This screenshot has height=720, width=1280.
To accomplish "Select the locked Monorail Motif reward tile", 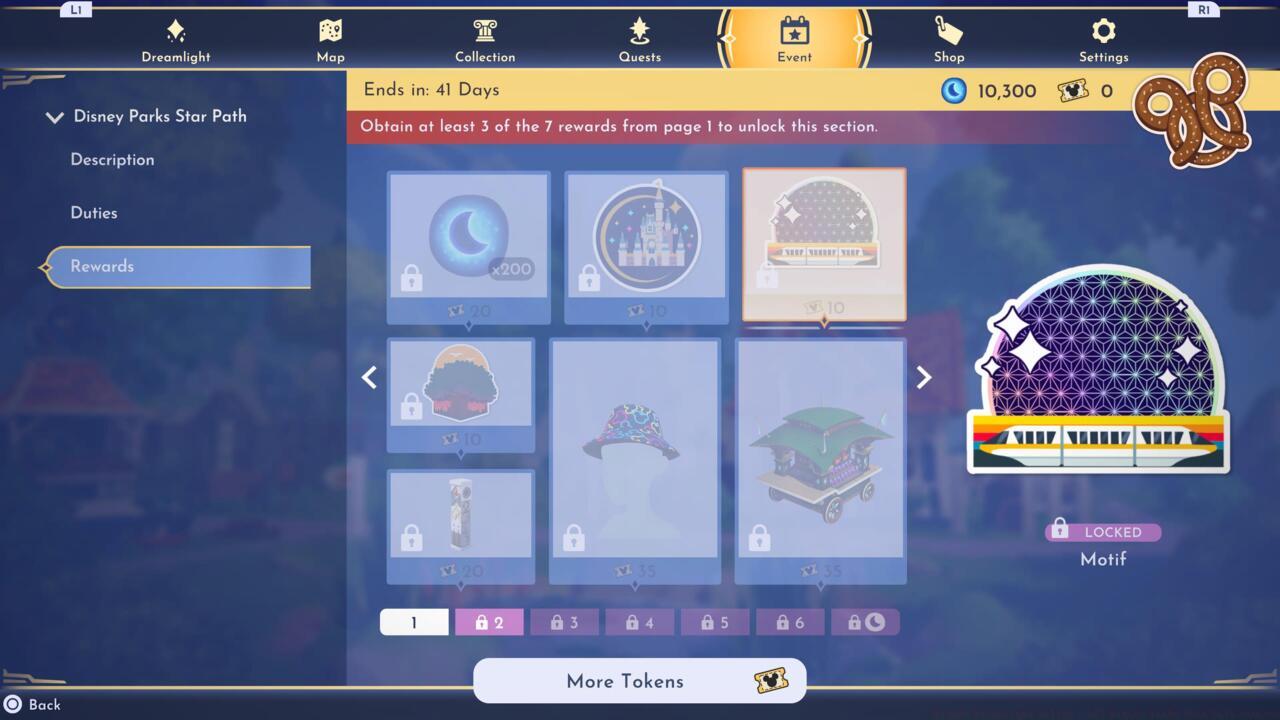I will (x=822, y=245).
